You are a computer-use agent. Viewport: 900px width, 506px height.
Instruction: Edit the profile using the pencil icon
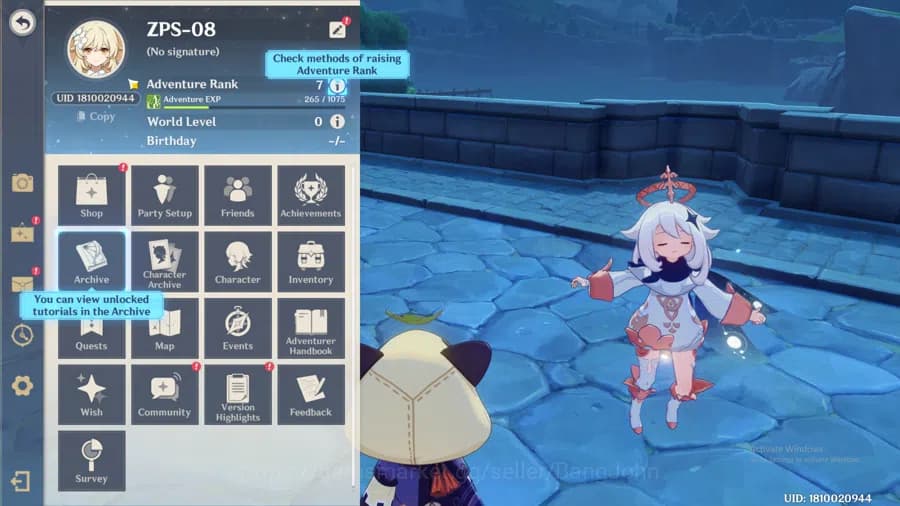[x=337, y=30]
